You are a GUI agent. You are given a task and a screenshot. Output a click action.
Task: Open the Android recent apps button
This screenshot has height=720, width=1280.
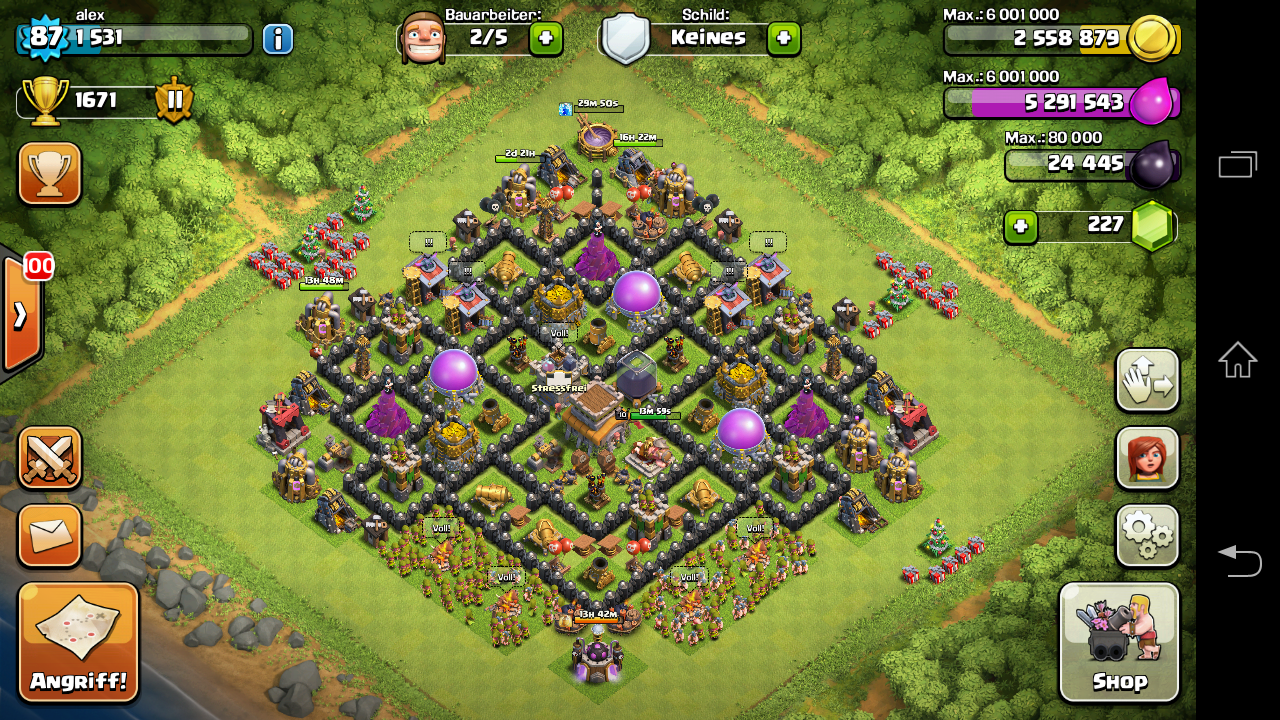point(1237,164)
